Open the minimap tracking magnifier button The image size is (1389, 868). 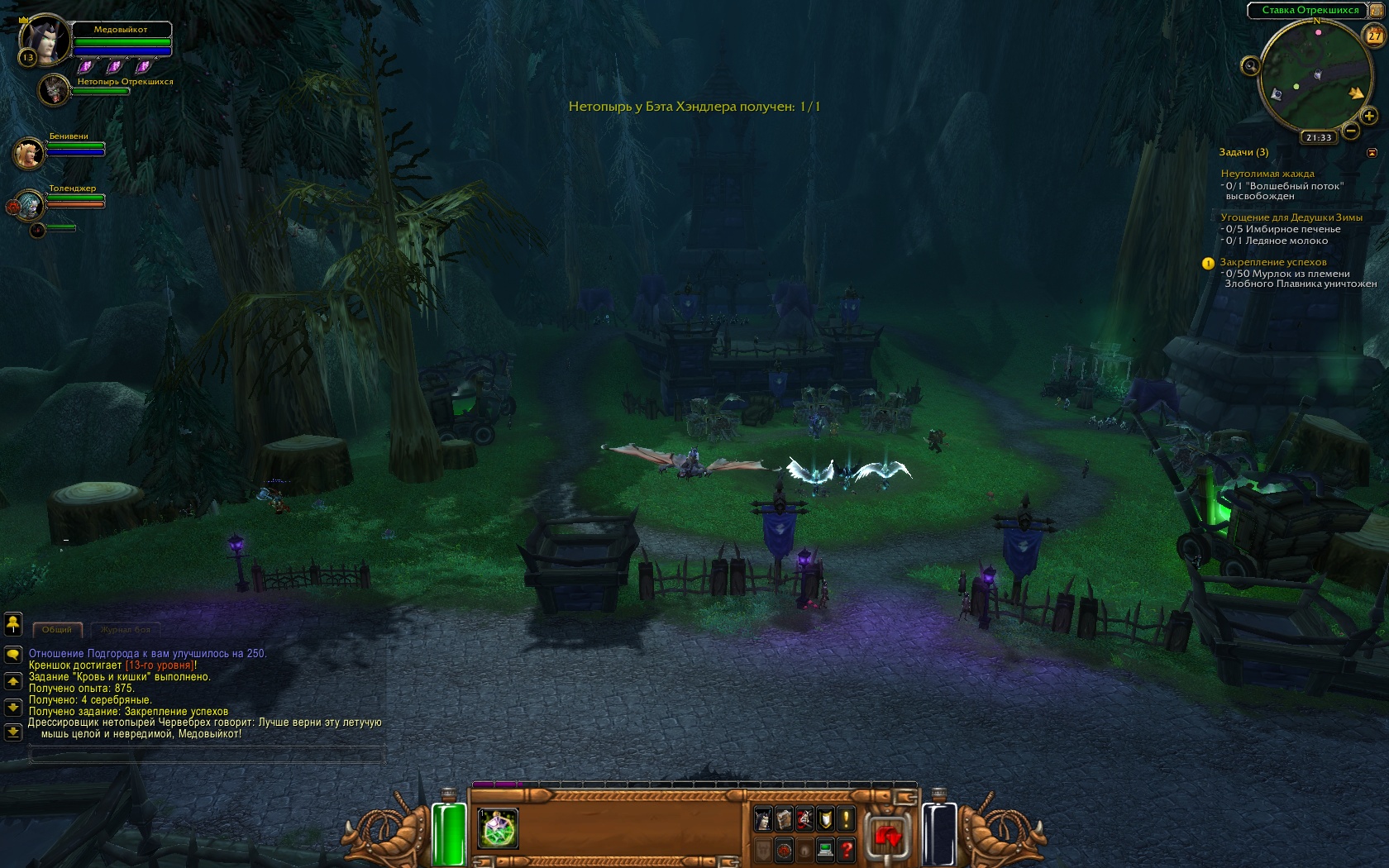click(1250, 66)
